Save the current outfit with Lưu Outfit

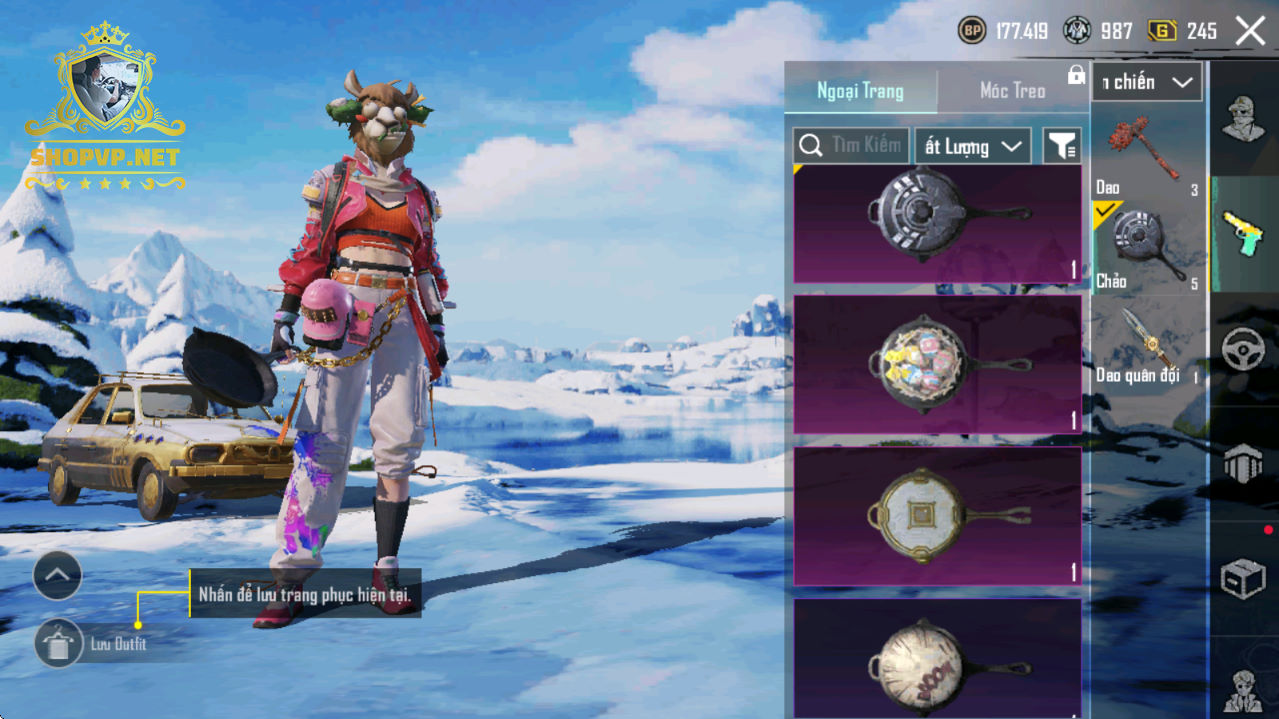point(59,643)
